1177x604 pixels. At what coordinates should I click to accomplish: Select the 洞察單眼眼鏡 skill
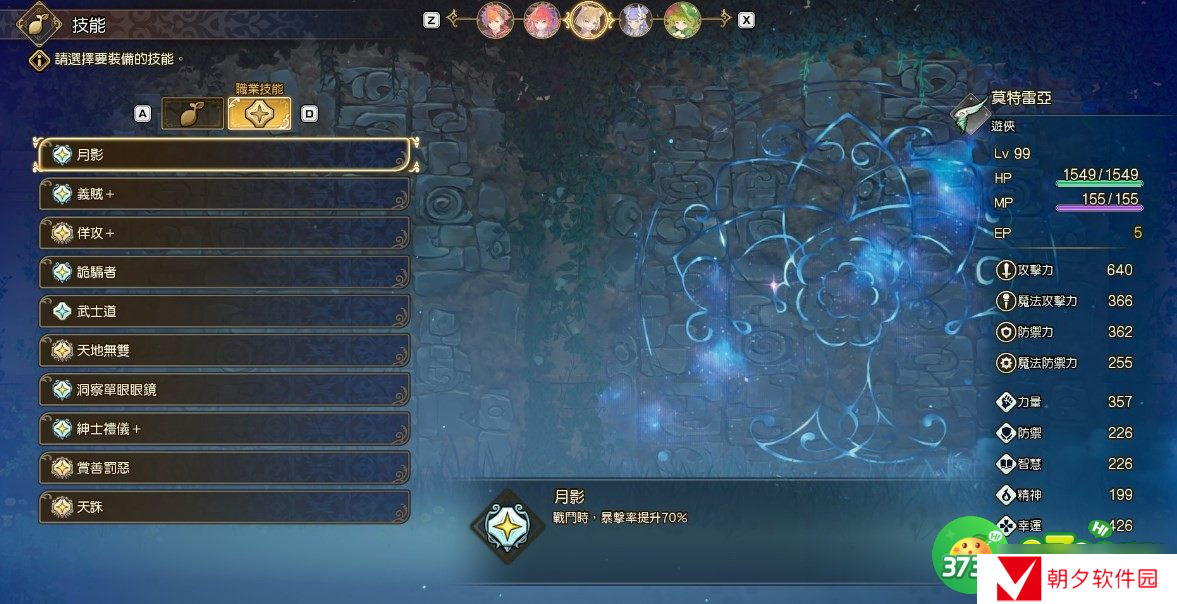(x=224, y=389)
